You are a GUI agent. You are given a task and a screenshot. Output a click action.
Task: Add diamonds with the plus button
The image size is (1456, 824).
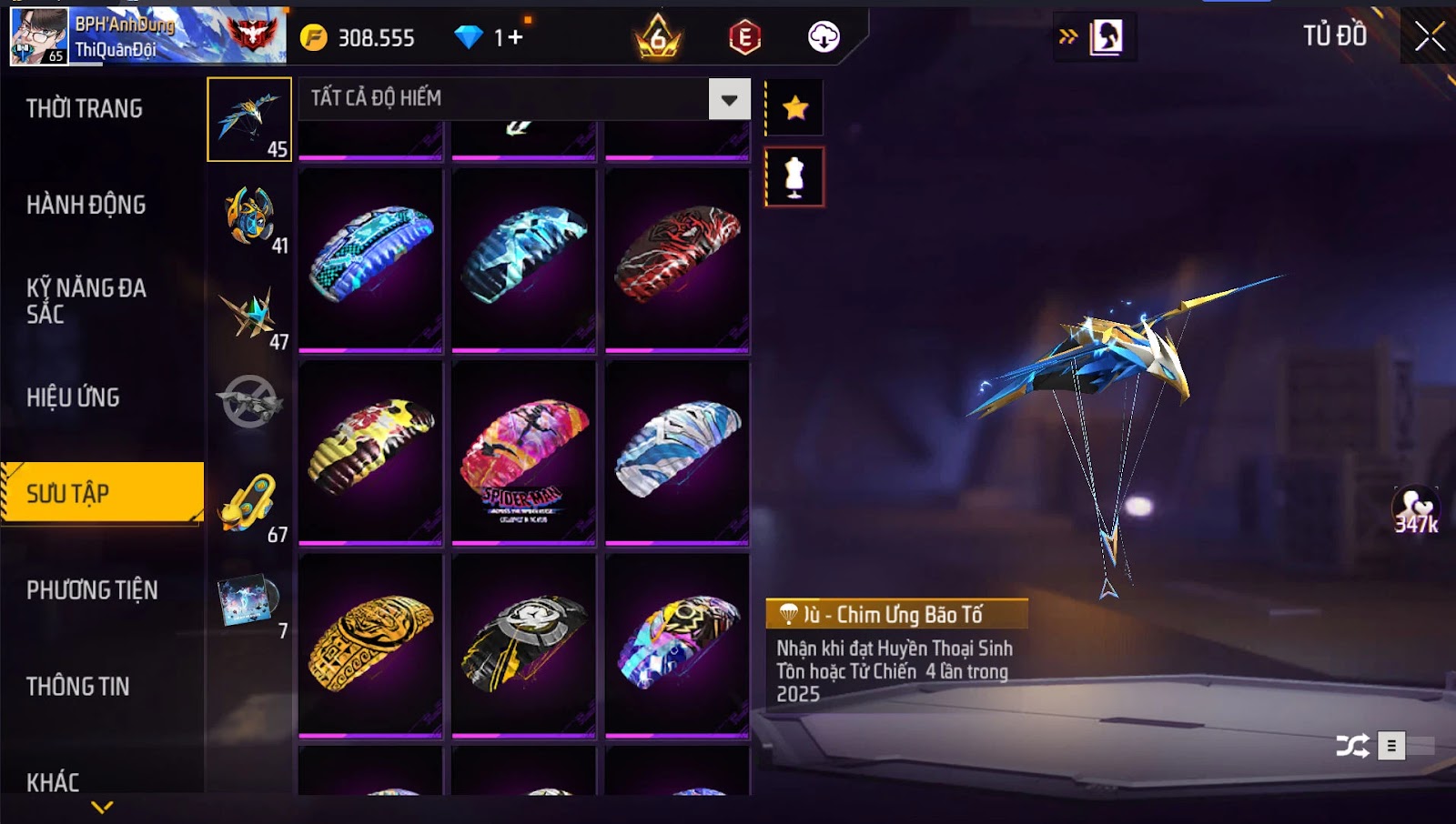515,37
